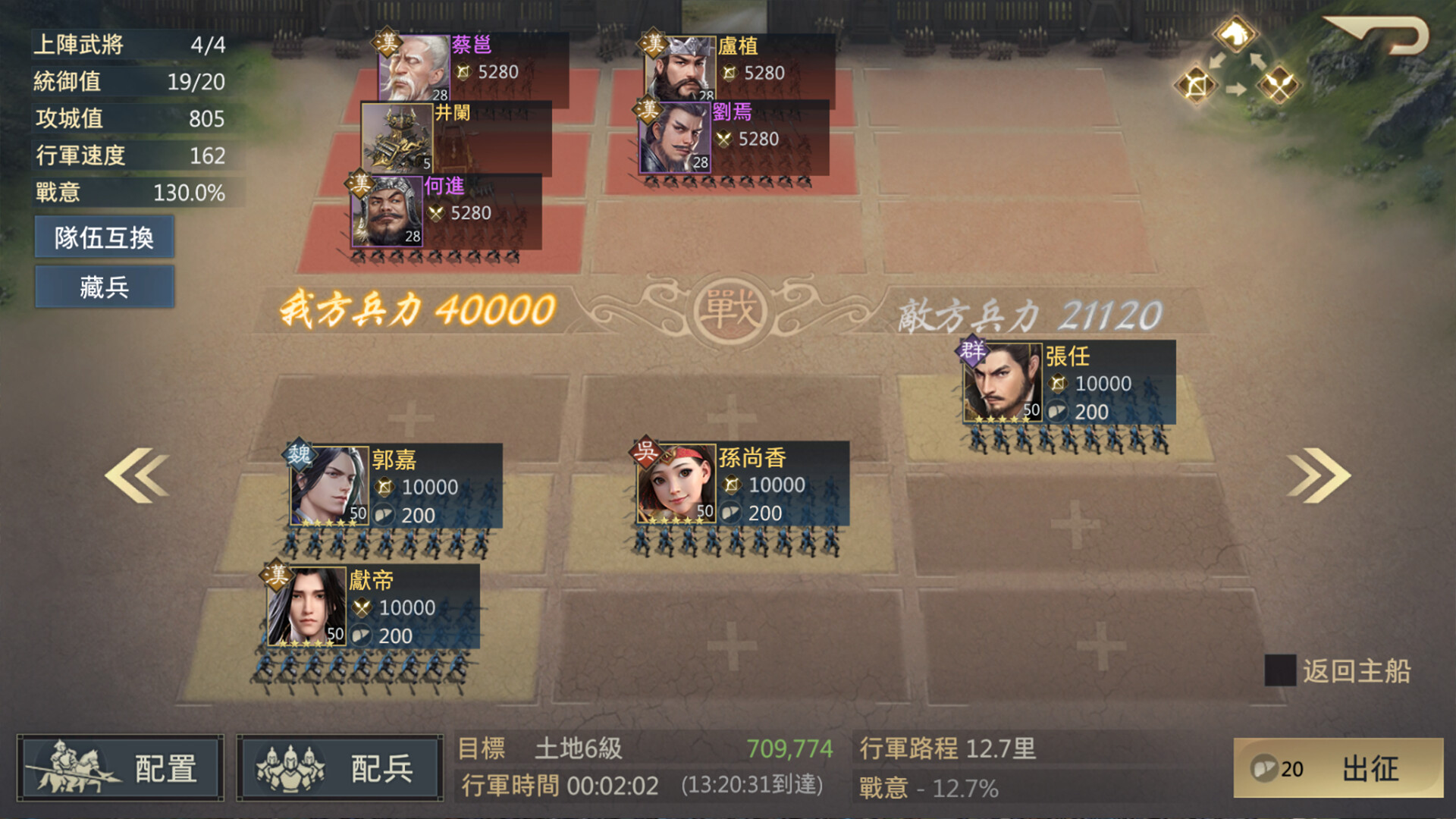The width and height of the screenshot is (1456, 819).
Task: Toggle 藏兵 to hide troops
Action: pyautogui.click(x=104, y=287)
